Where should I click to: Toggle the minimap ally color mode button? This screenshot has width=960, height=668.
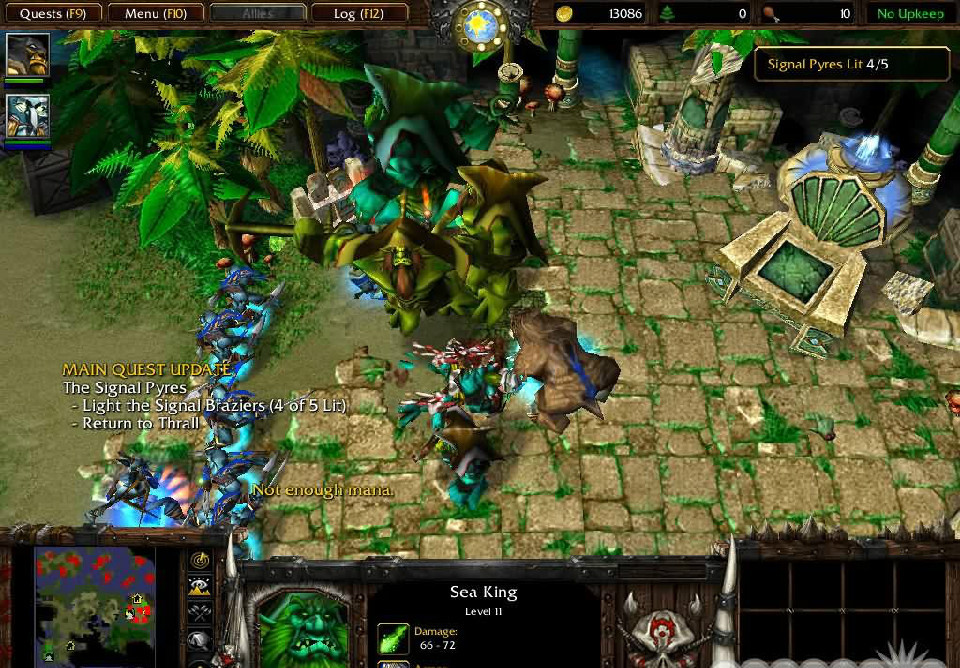tap(200, 613)
